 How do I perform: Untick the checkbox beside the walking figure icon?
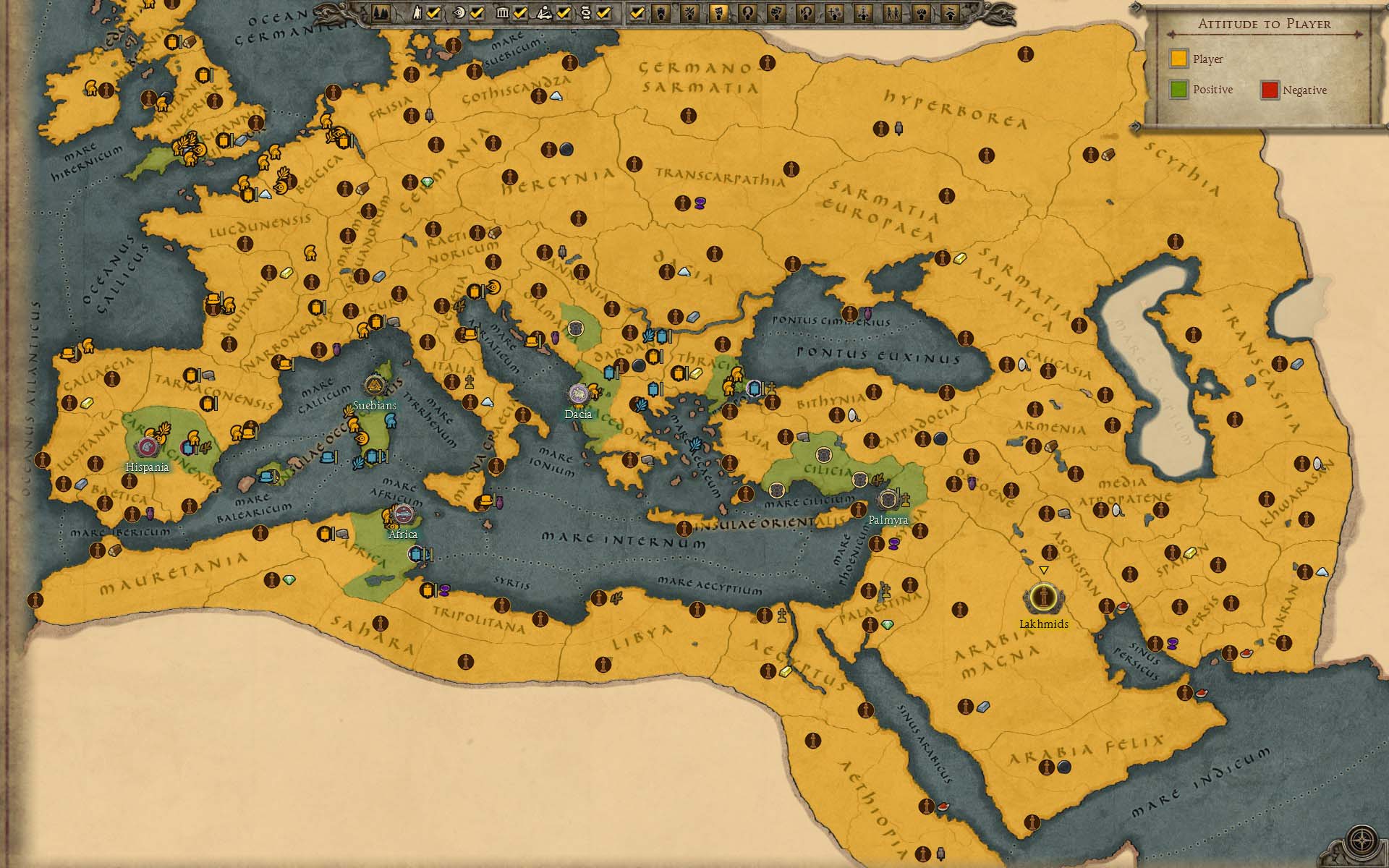(433, 13)
